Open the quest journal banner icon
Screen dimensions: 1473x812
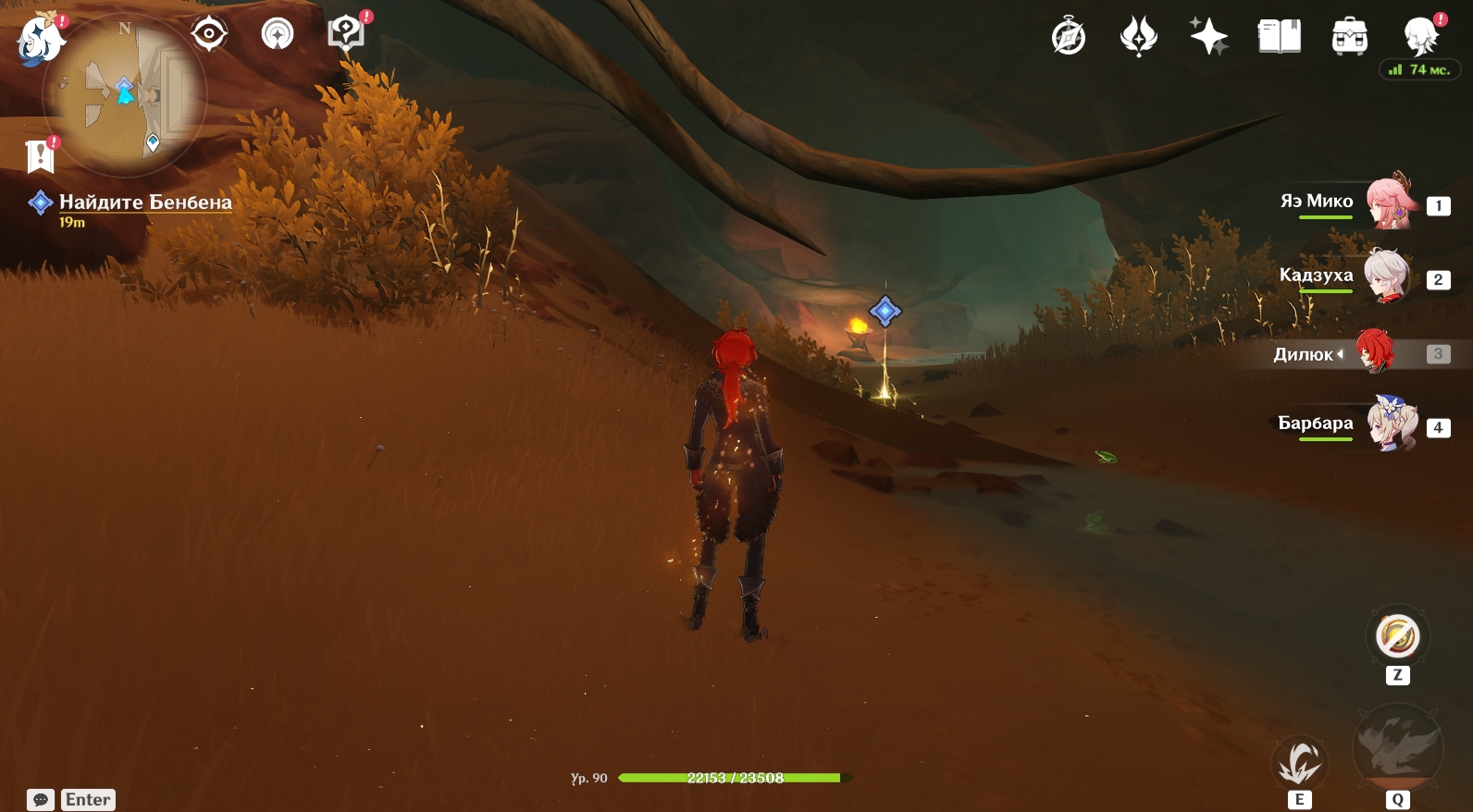coord(41,156)
